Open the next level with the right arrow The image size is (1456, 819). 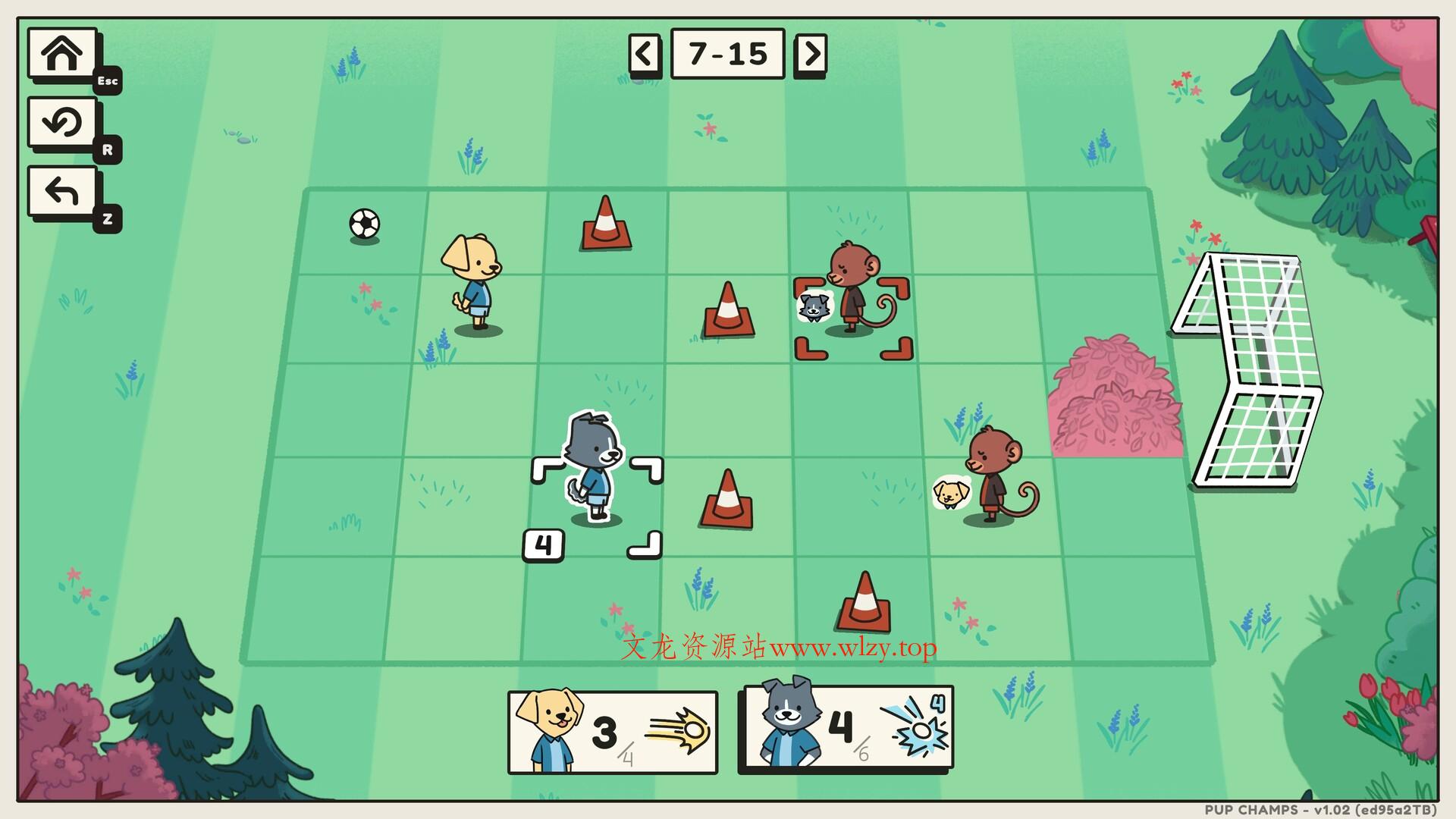(x=811, y=53)
